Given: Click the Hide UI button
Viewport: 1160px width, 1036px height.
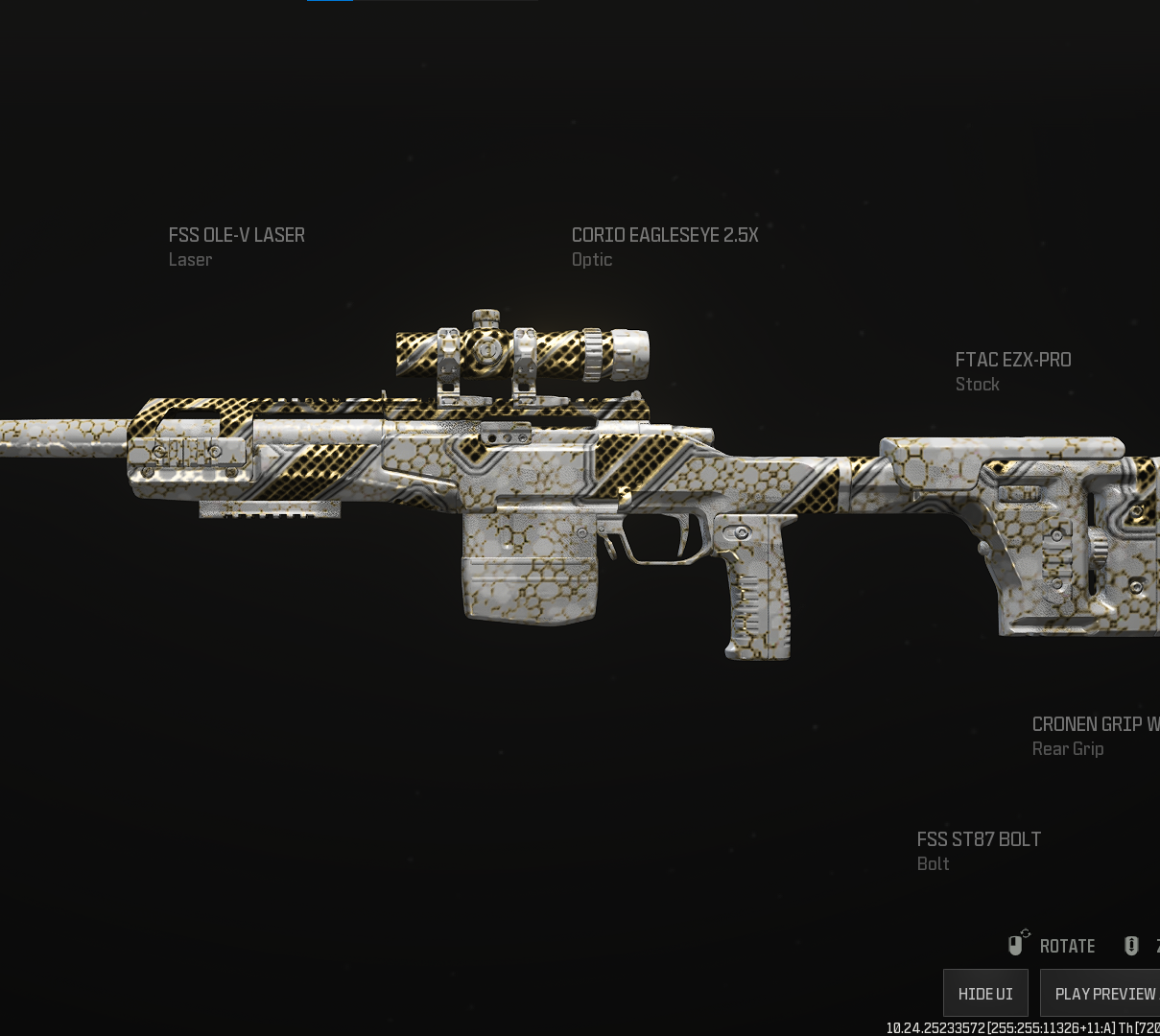Looking at the screenshot, I should click(985, 993).
